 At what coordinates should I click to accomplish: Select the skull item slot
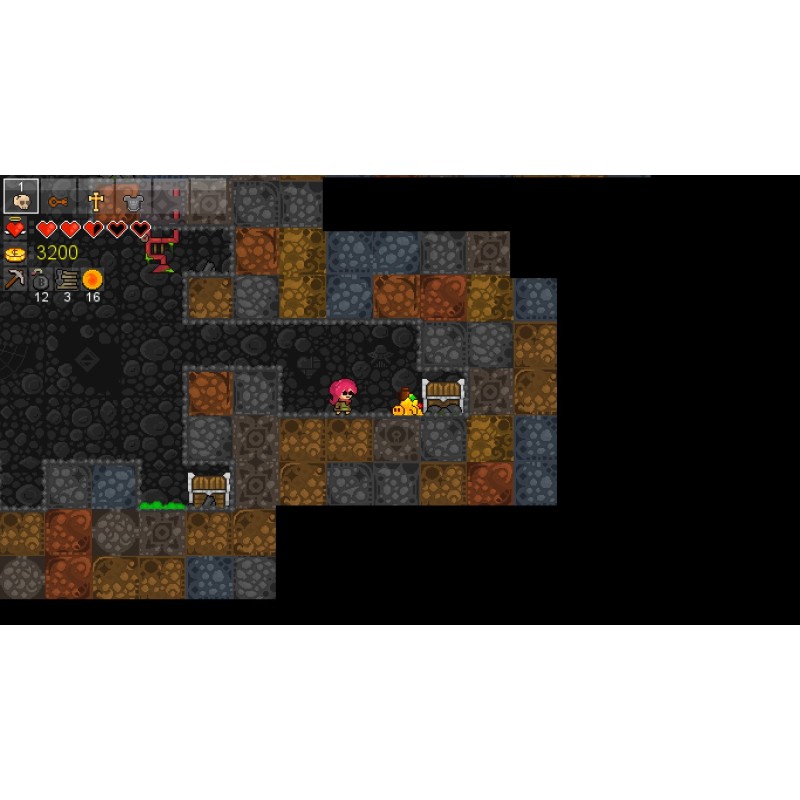click(21, 197)
